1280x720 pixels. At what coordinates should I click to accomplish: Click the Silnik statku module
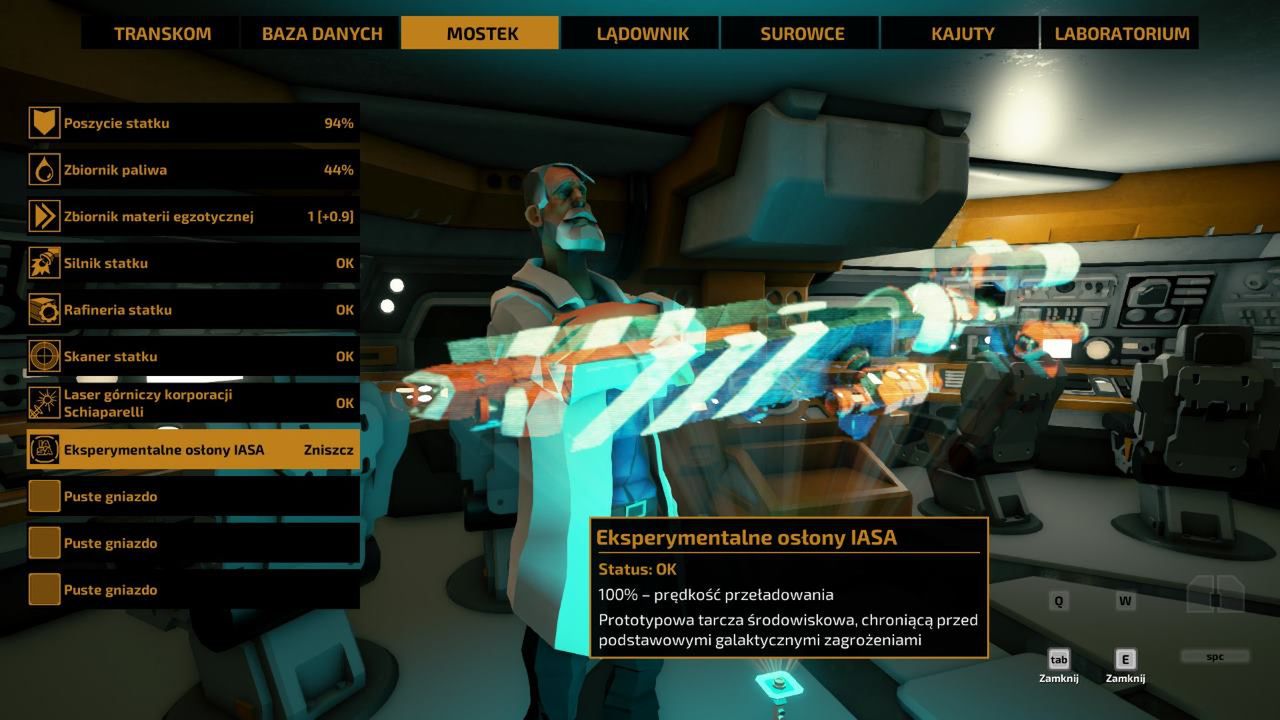(193, 263)
